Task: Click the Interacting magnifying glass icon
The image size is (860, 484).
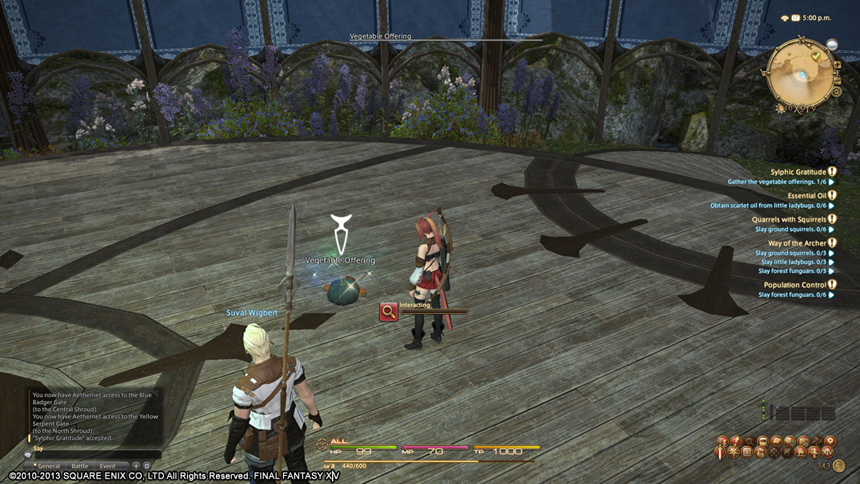Action: click(388, 312)
